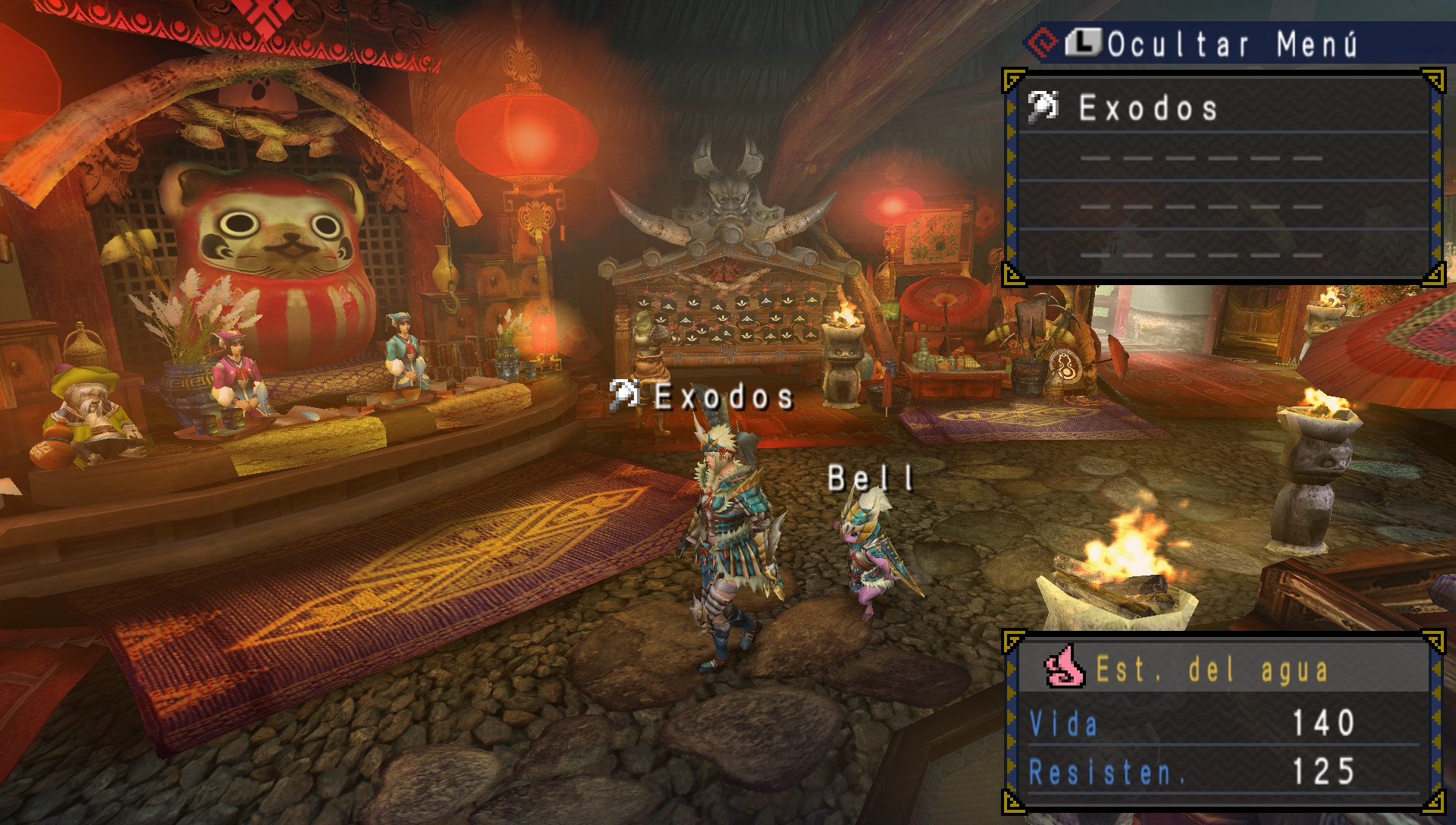1456x825 pixels.
Task: Click the L button icon in Ocultar Menú bar
Action: tap(1084, 44)
